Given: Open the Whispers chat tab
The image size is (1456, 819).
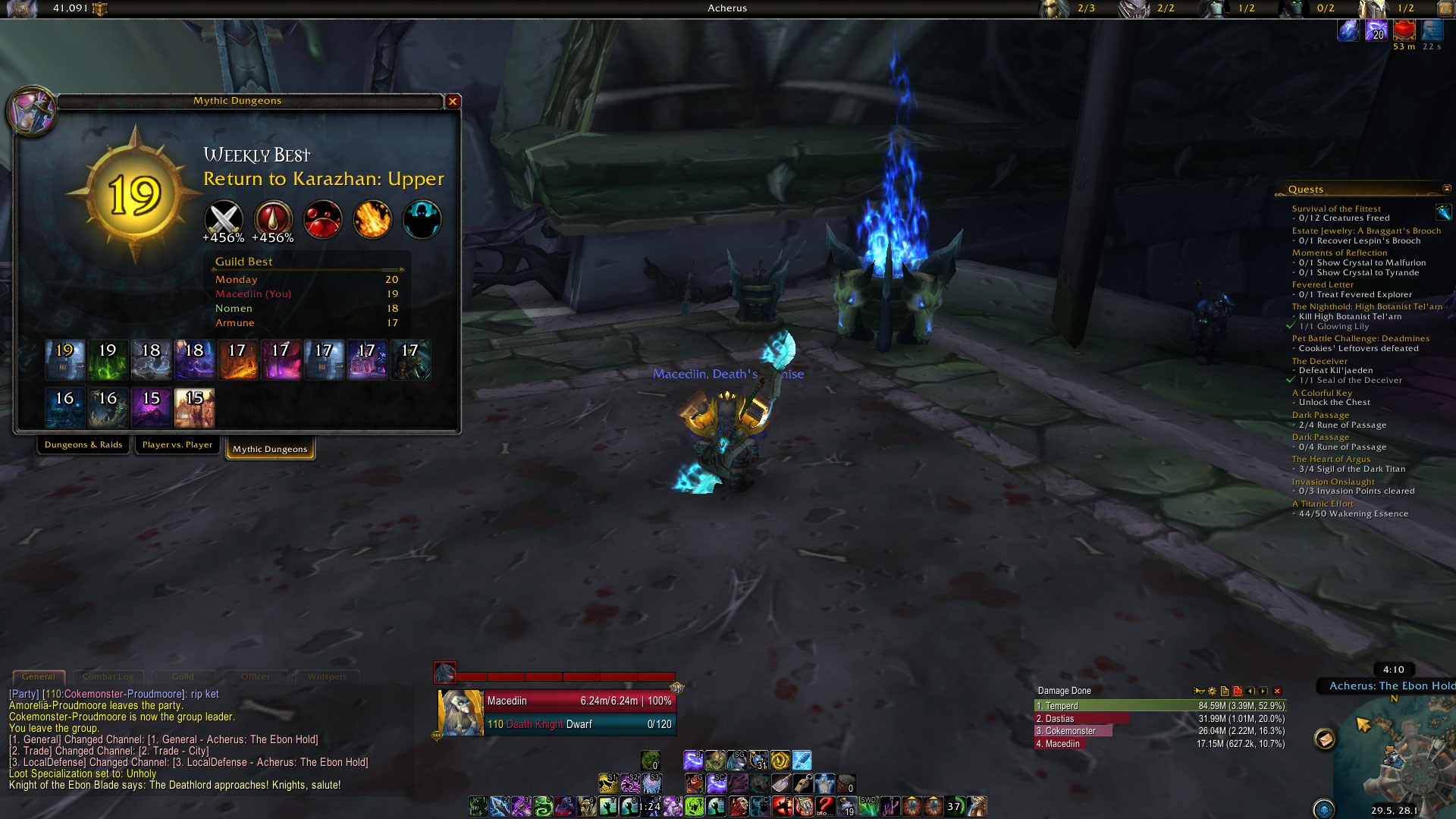Looking at the screenshot, I should 327,676.
